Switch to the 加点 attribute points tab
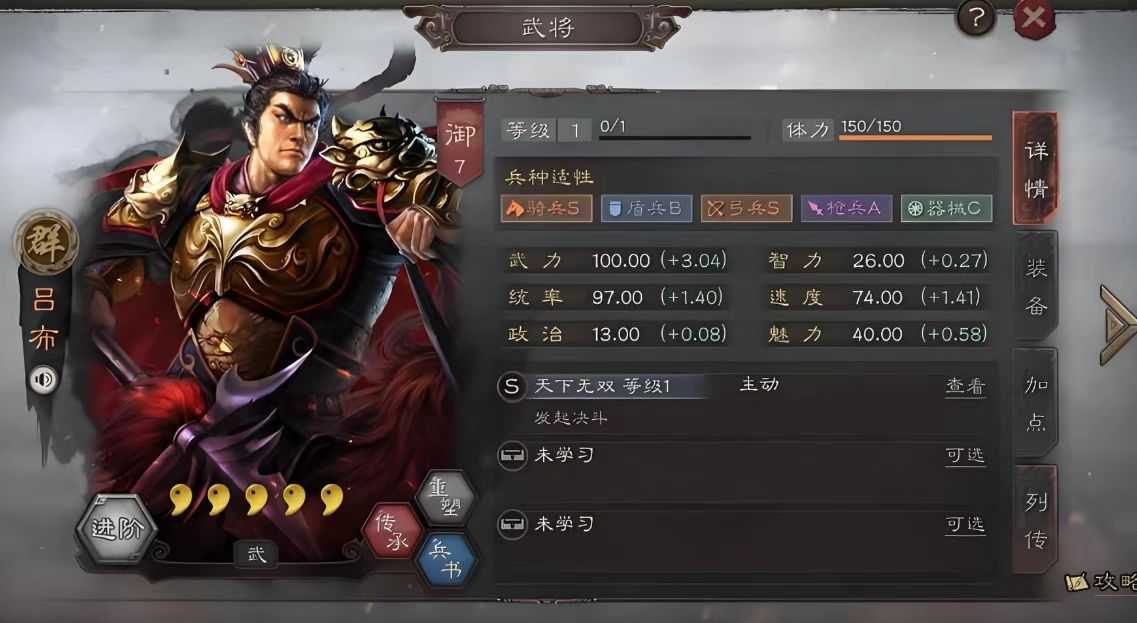The height and width of the screenshot is (623, 1137). [1036, 403]
